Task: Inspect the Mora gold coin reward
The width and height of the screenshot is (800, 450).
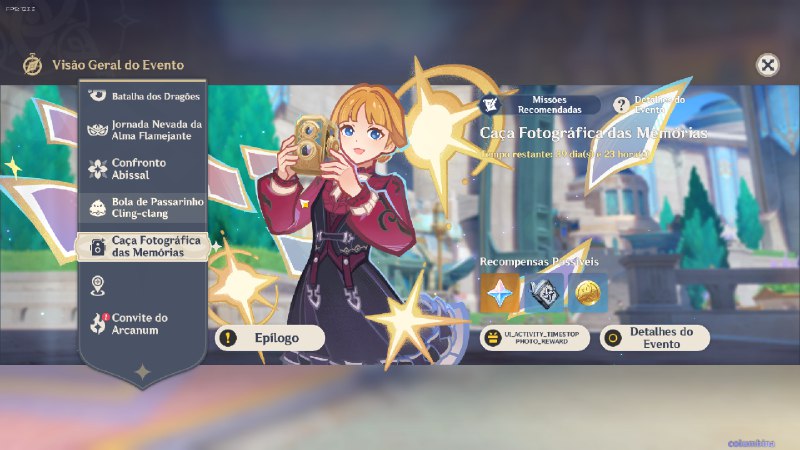Action: pos(588,293)
